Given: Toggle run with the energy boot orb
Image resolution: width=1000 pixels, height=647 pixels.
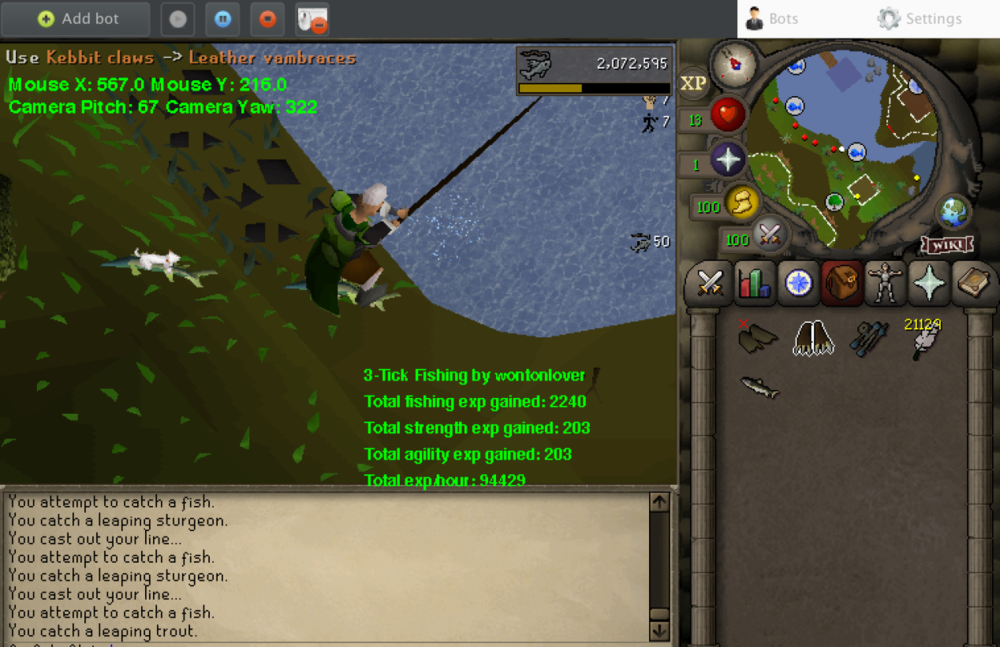Looking at the screenshot, I should click(741, 203).
